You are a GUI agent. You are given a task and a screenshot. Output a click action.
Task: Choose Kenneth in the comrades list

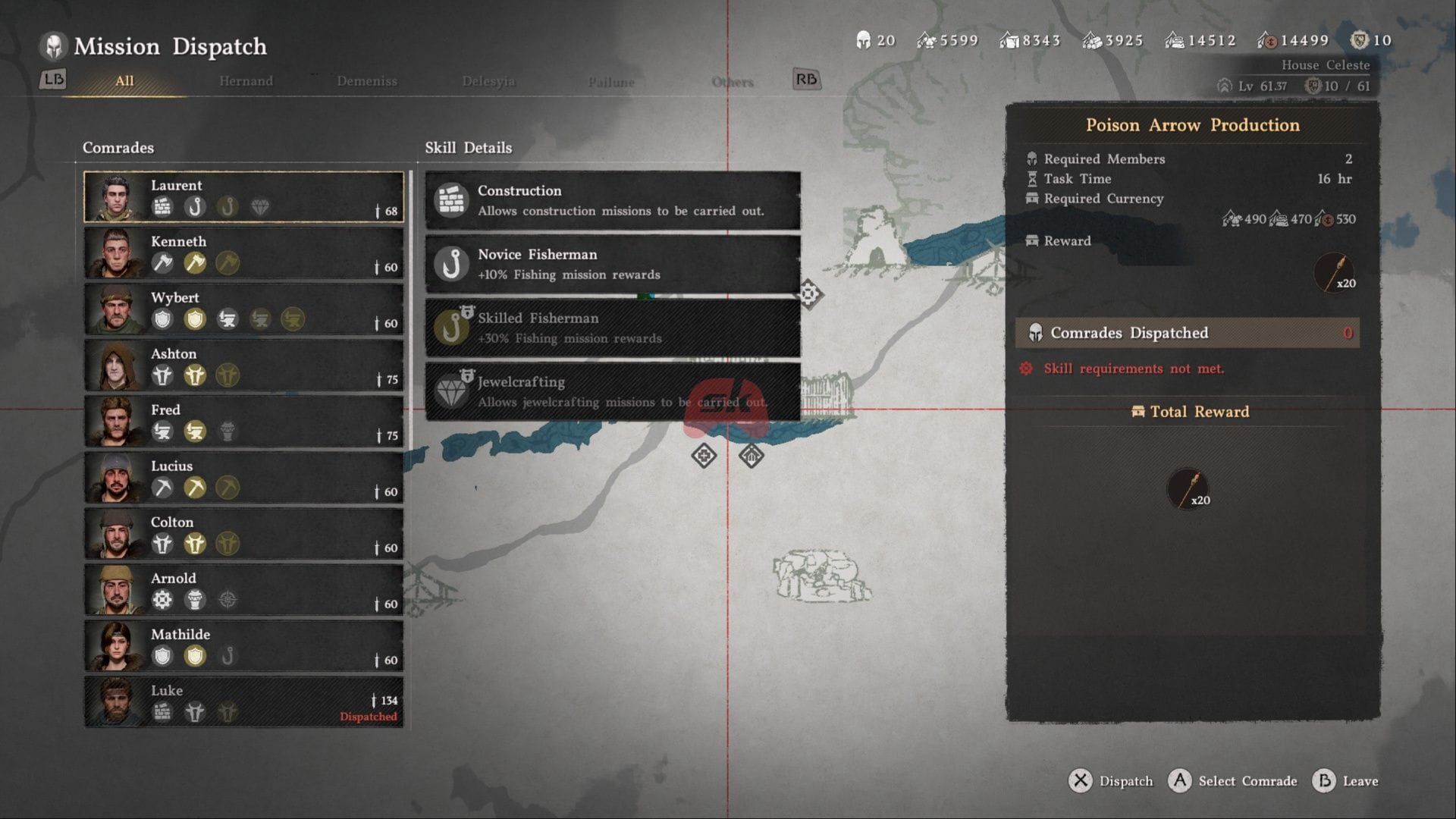point(243,253)
